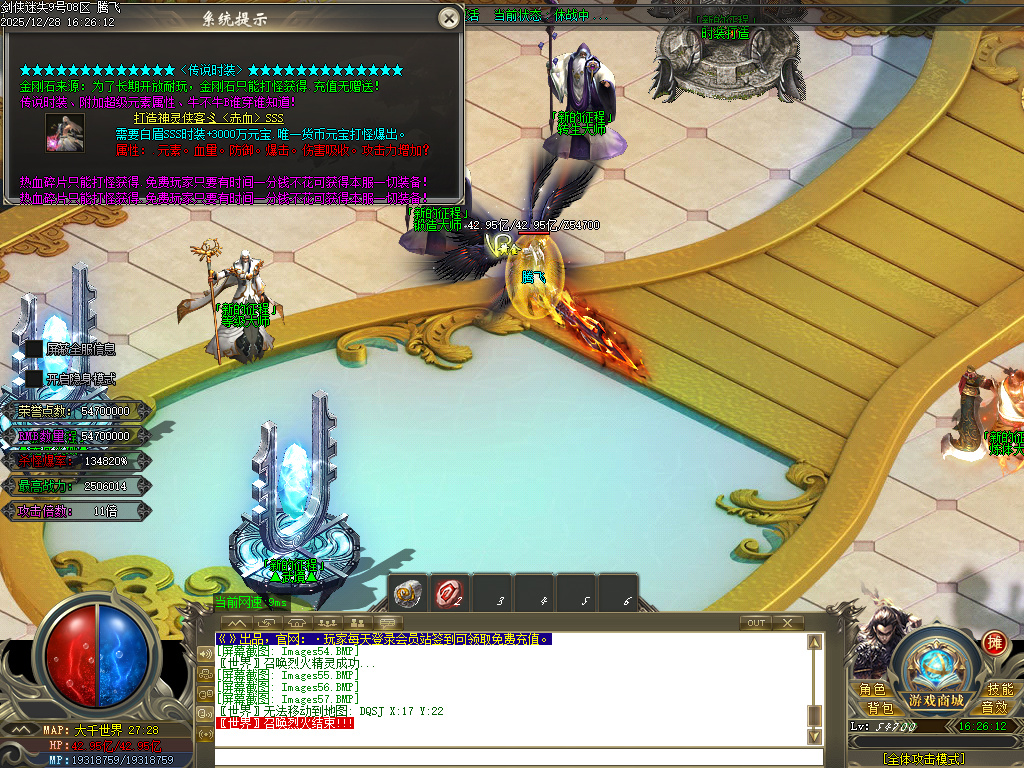
Task: Tick the 屏蔽全服信息 checkbox
Action: [x=35, y=348]
